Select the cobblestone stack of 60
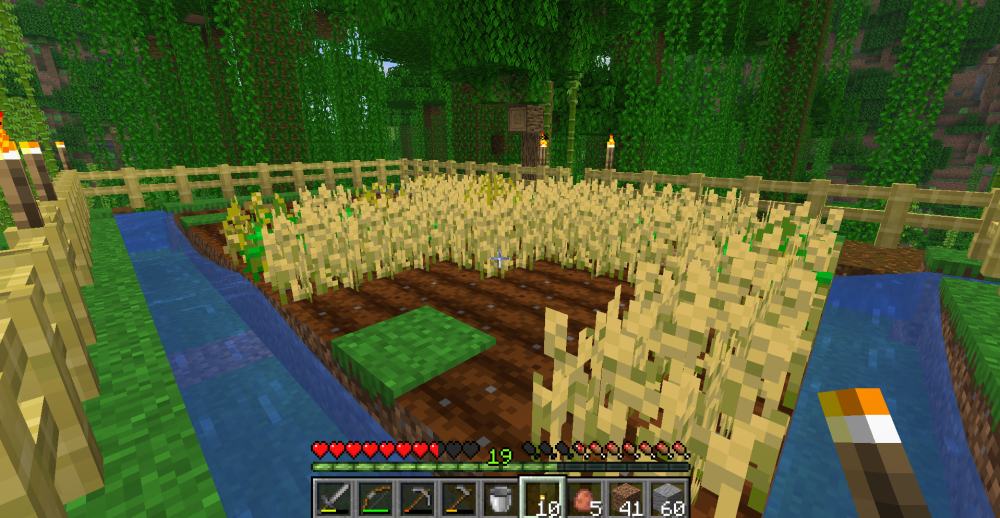Viewport: 1000px width, 518px height. pos(666,498)
